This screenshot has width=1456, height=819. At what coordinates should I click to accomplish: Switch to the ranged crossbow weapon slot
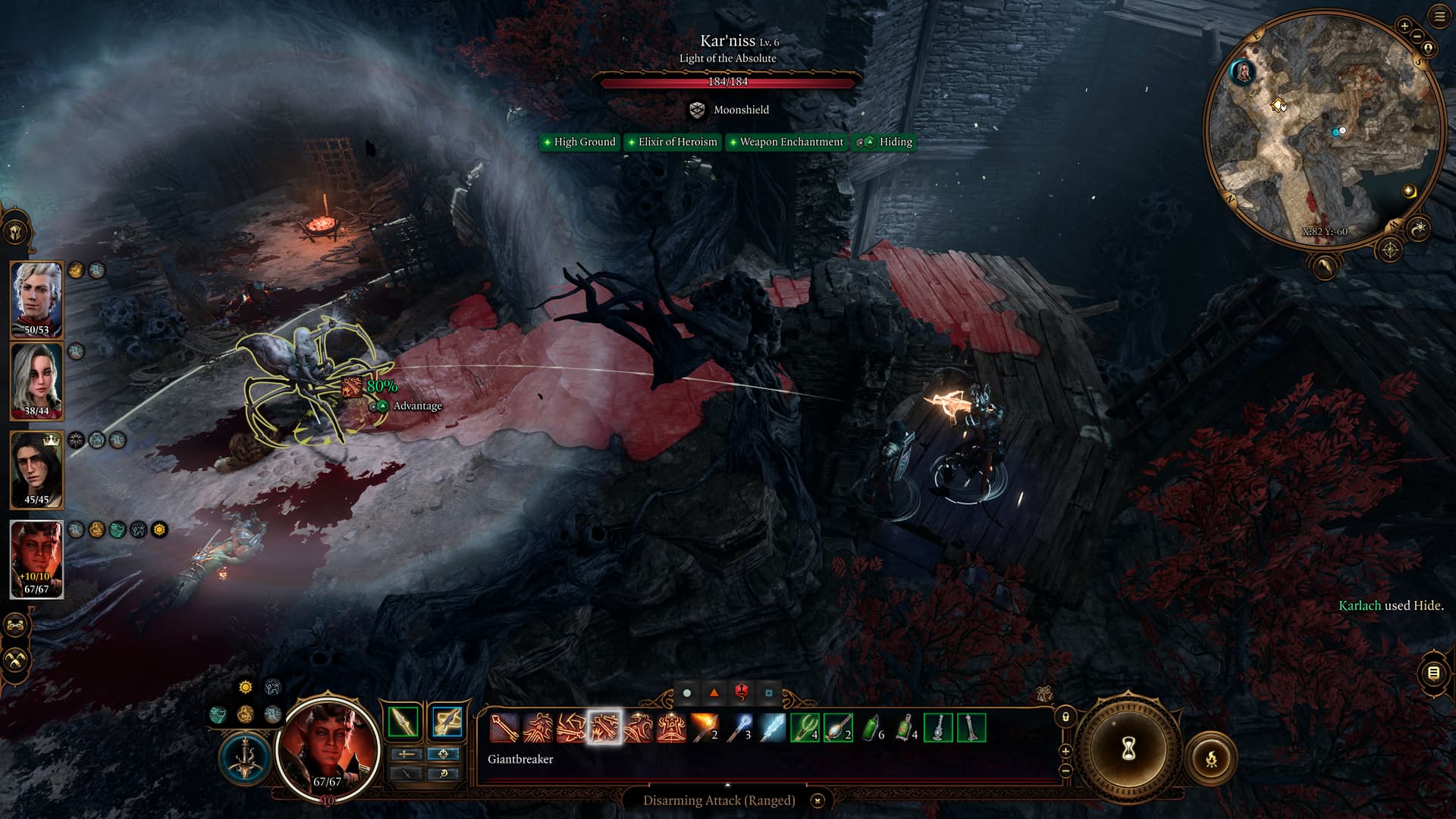point(446,721)
